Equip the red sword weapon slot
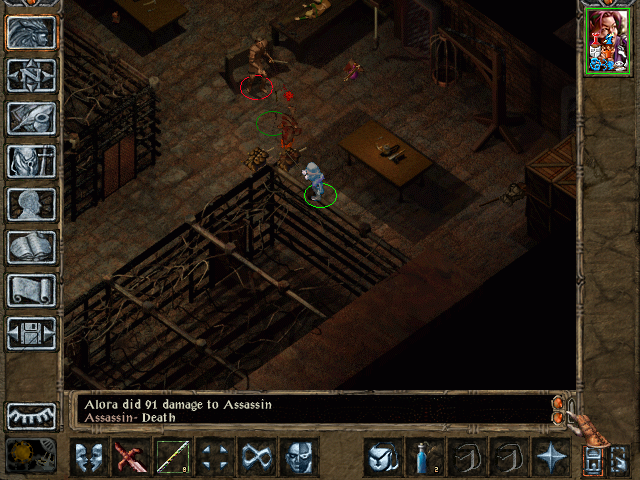Image resolution: width=640 pixels, height=480 pixels. [130, 457]
